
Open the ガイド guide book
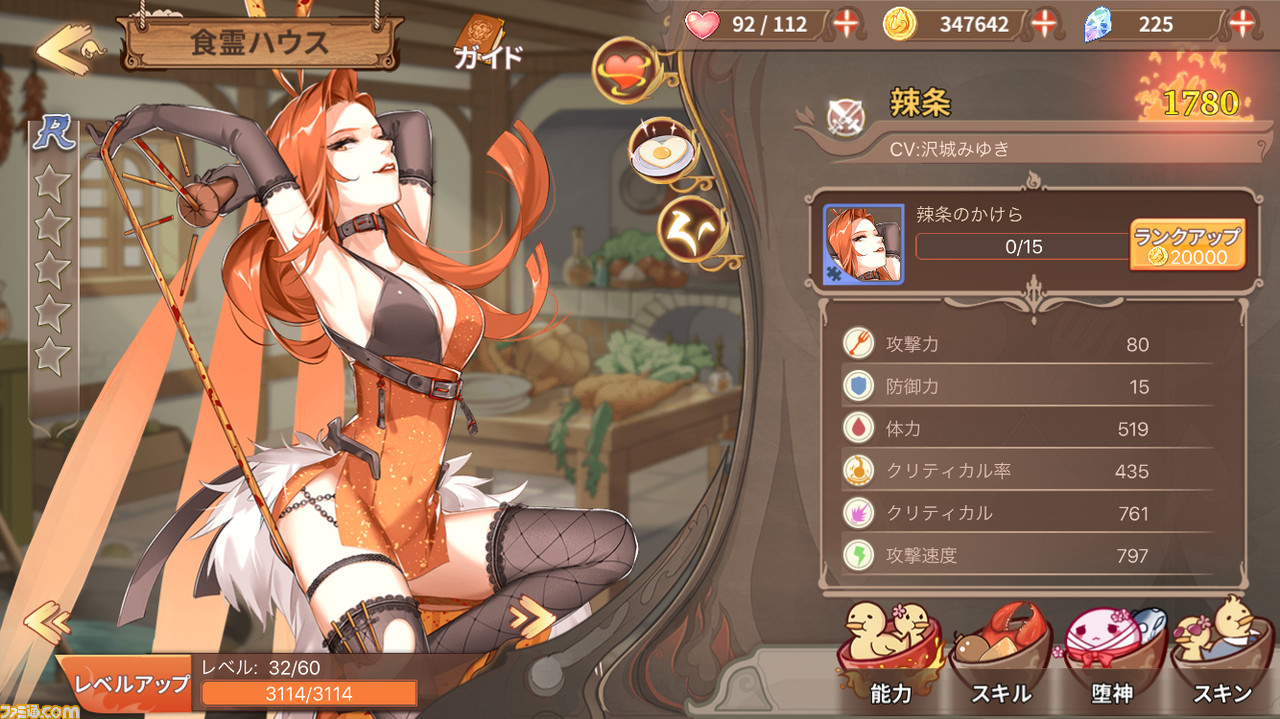coord(487,44)
